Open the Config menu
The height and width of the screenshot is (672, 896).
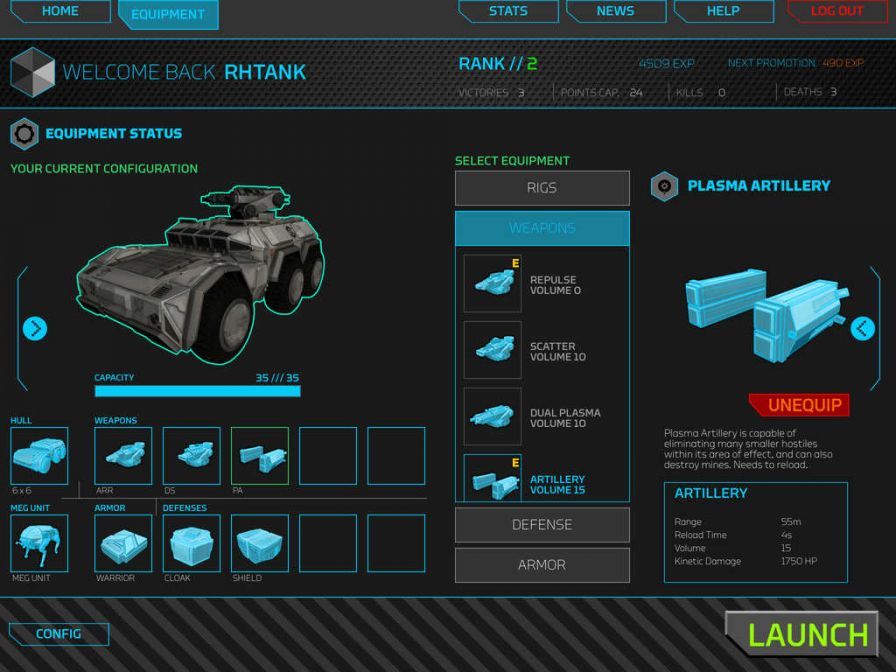coord(59,634)
